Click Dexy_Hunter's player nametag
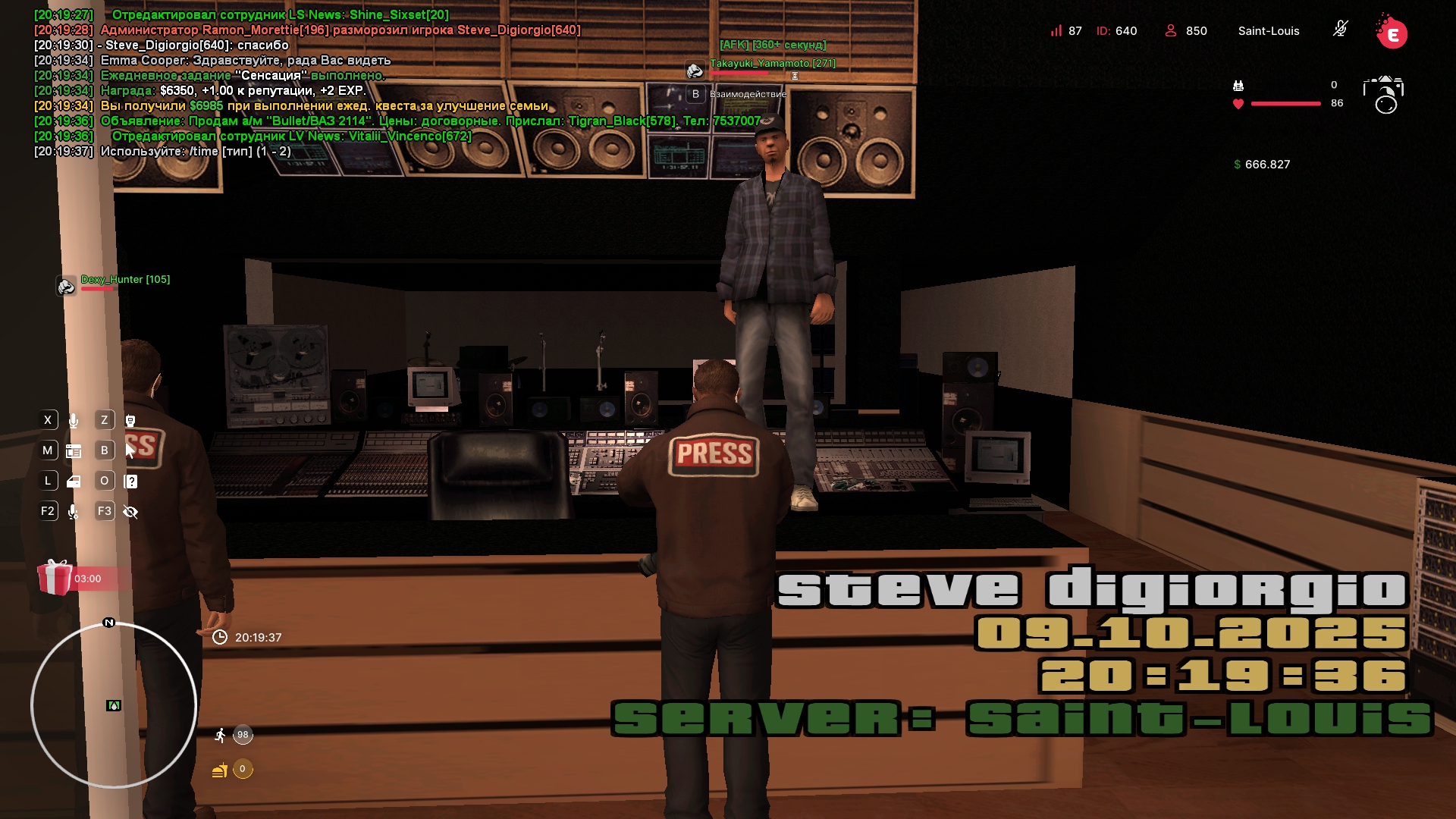 pyautogui.click(x=125, y=280)
